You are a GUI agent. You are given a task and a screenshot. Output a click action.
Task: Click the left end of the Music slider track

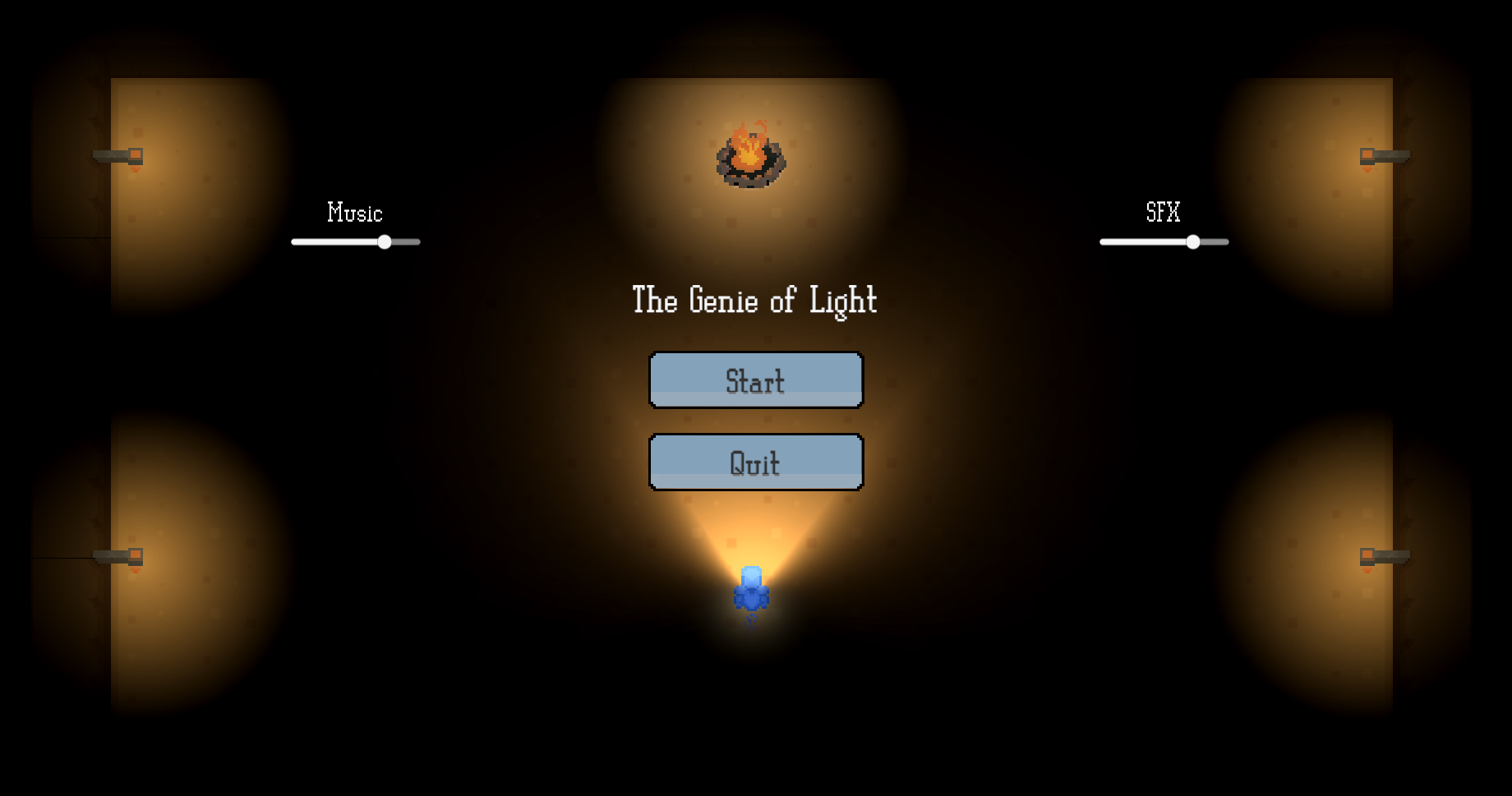[294, 242]
